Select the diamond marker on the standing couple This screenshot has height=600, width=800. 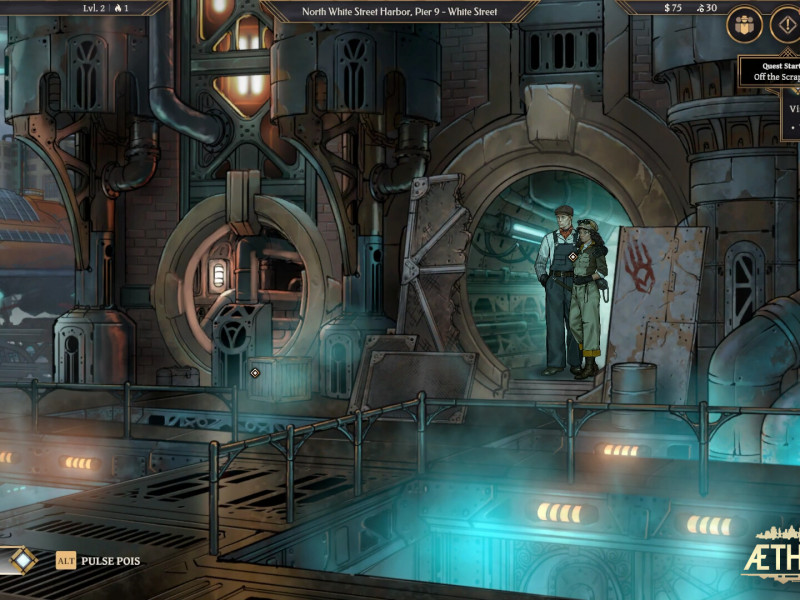click(x=570, y=257)
